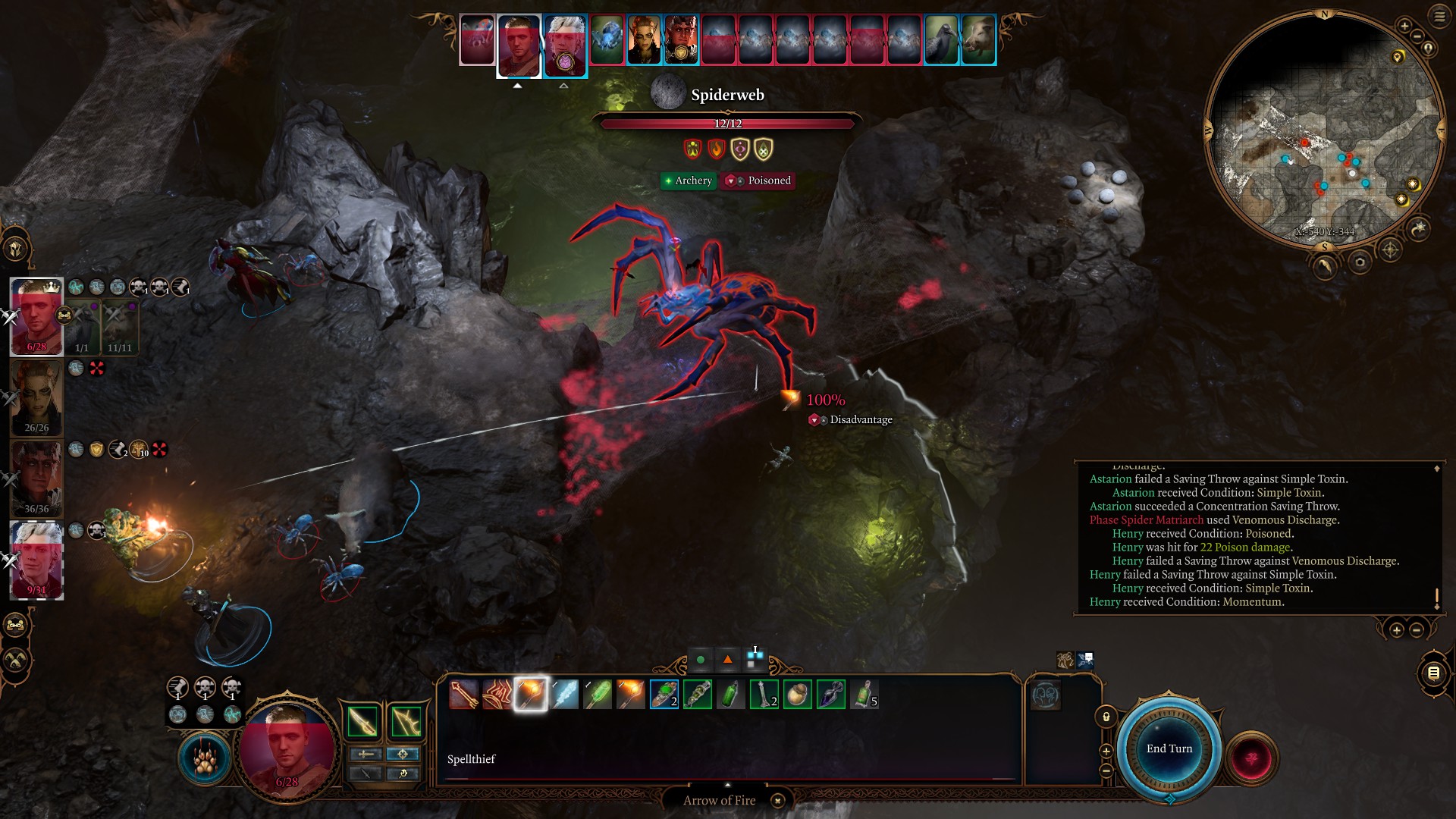Viewport: 1456px width, 819px height.
Task: Open the game menu above the minimap
Action: click(x=1439, y=16)
